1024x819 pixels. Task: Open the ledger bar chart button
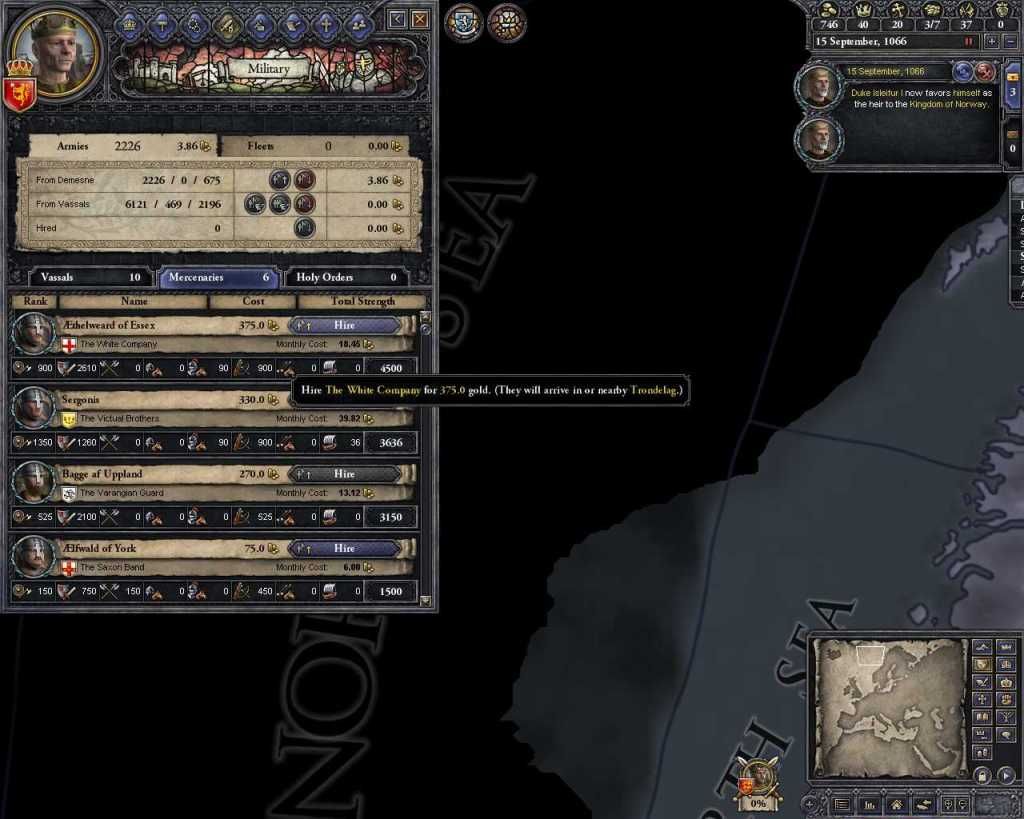[869, 804]
